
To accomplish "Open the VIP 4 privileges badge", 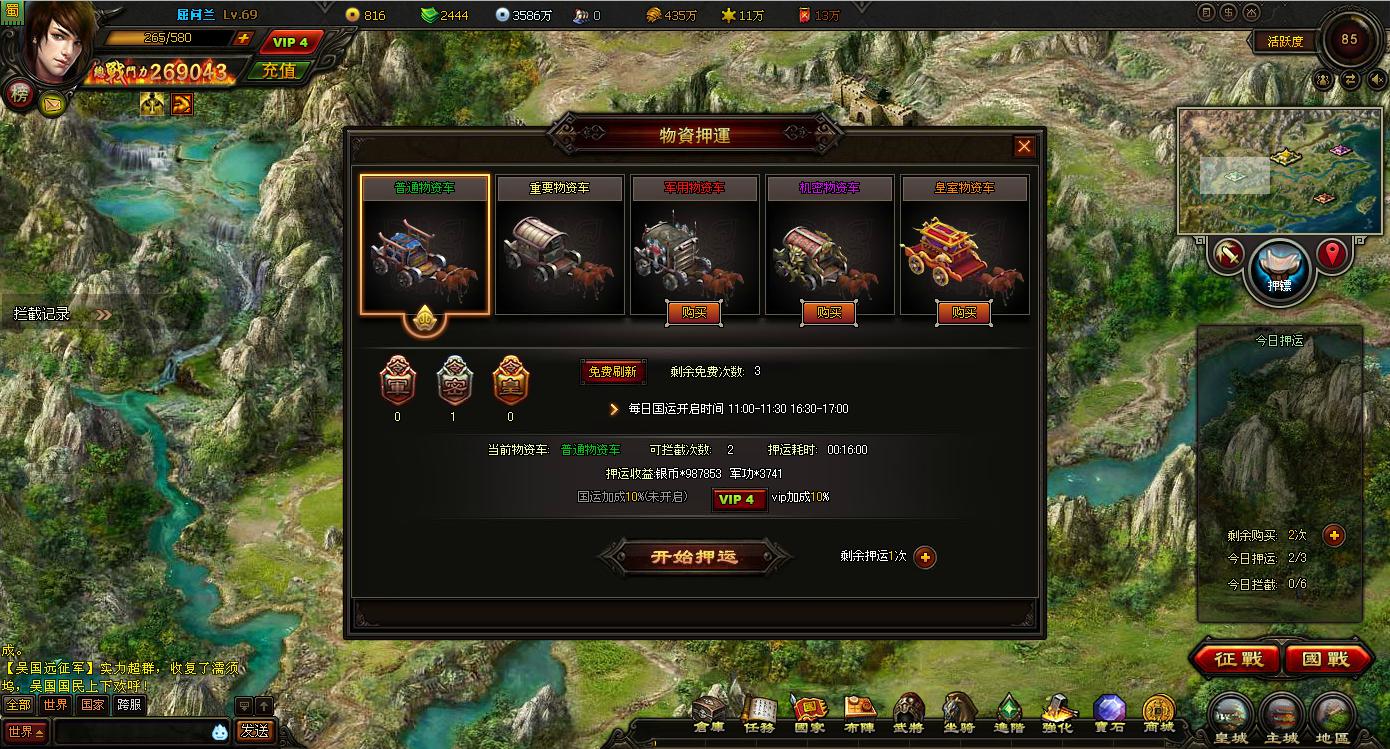I will 290,42.
